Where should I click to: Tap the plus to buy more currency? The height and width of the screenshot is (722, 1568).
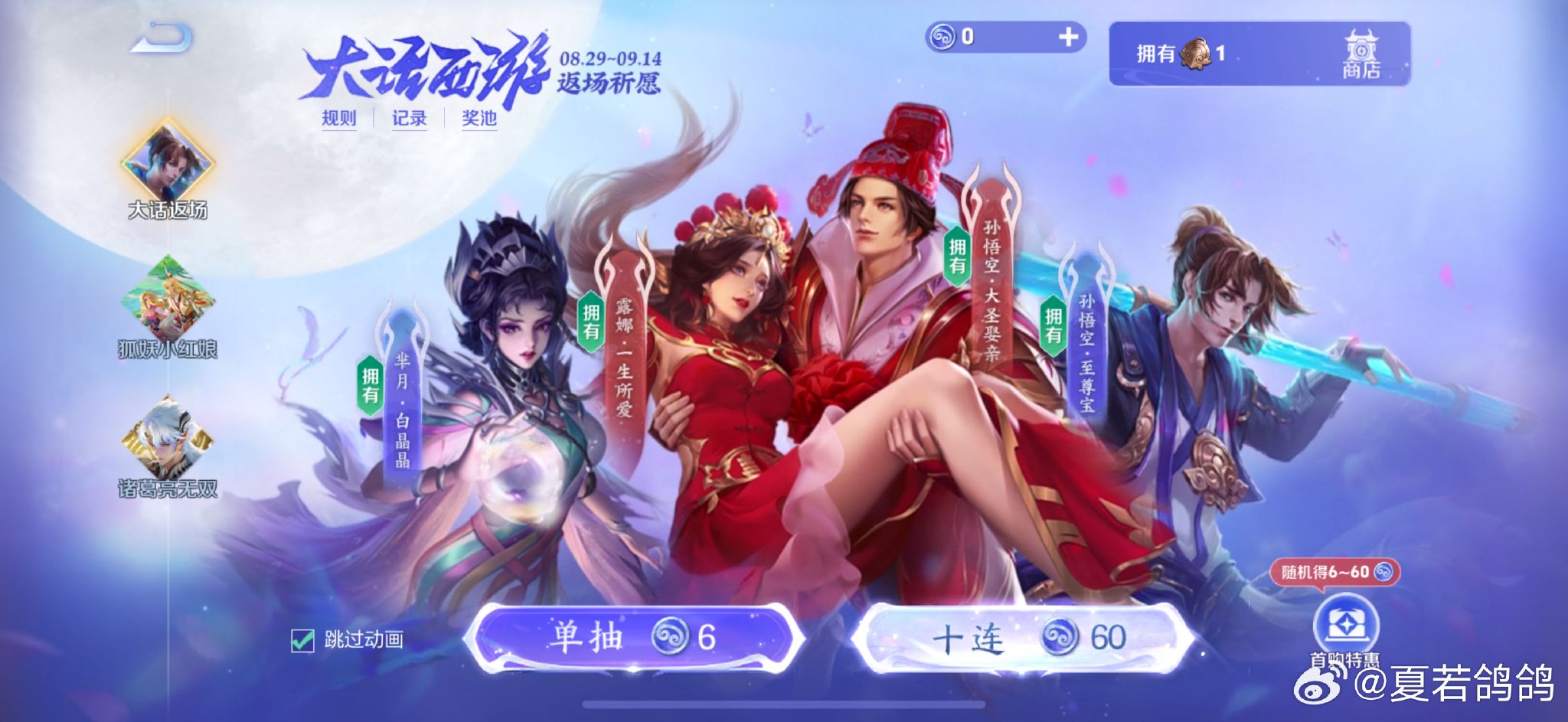tap(1069, 34)
